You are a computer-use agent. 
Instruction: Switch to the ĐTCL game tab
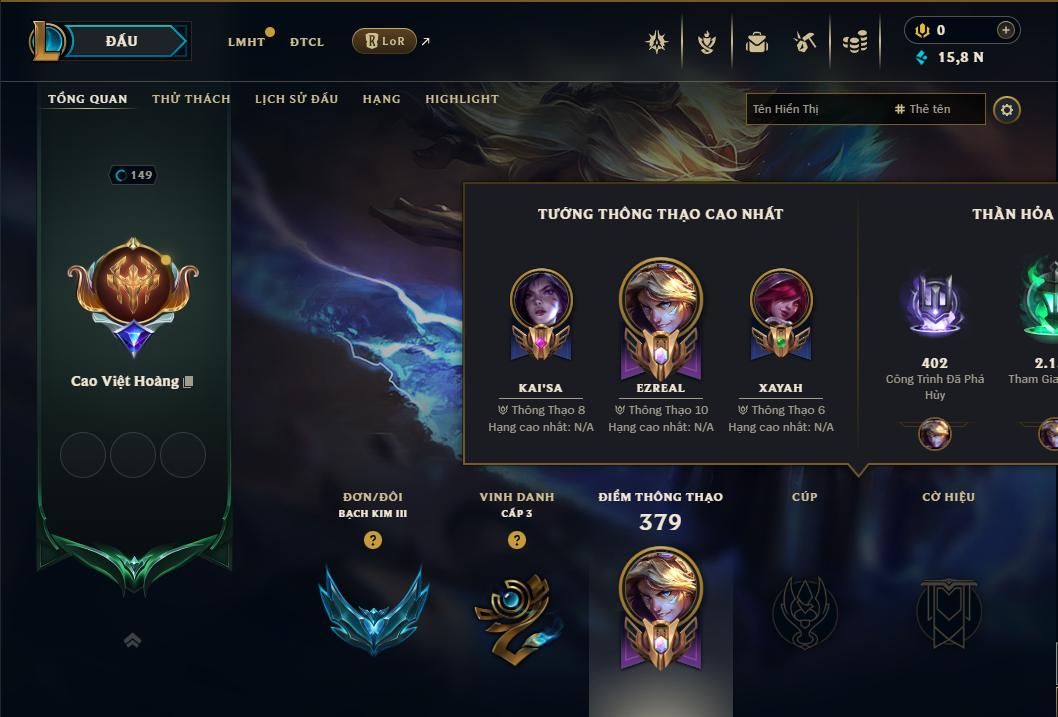pos(307,42)
